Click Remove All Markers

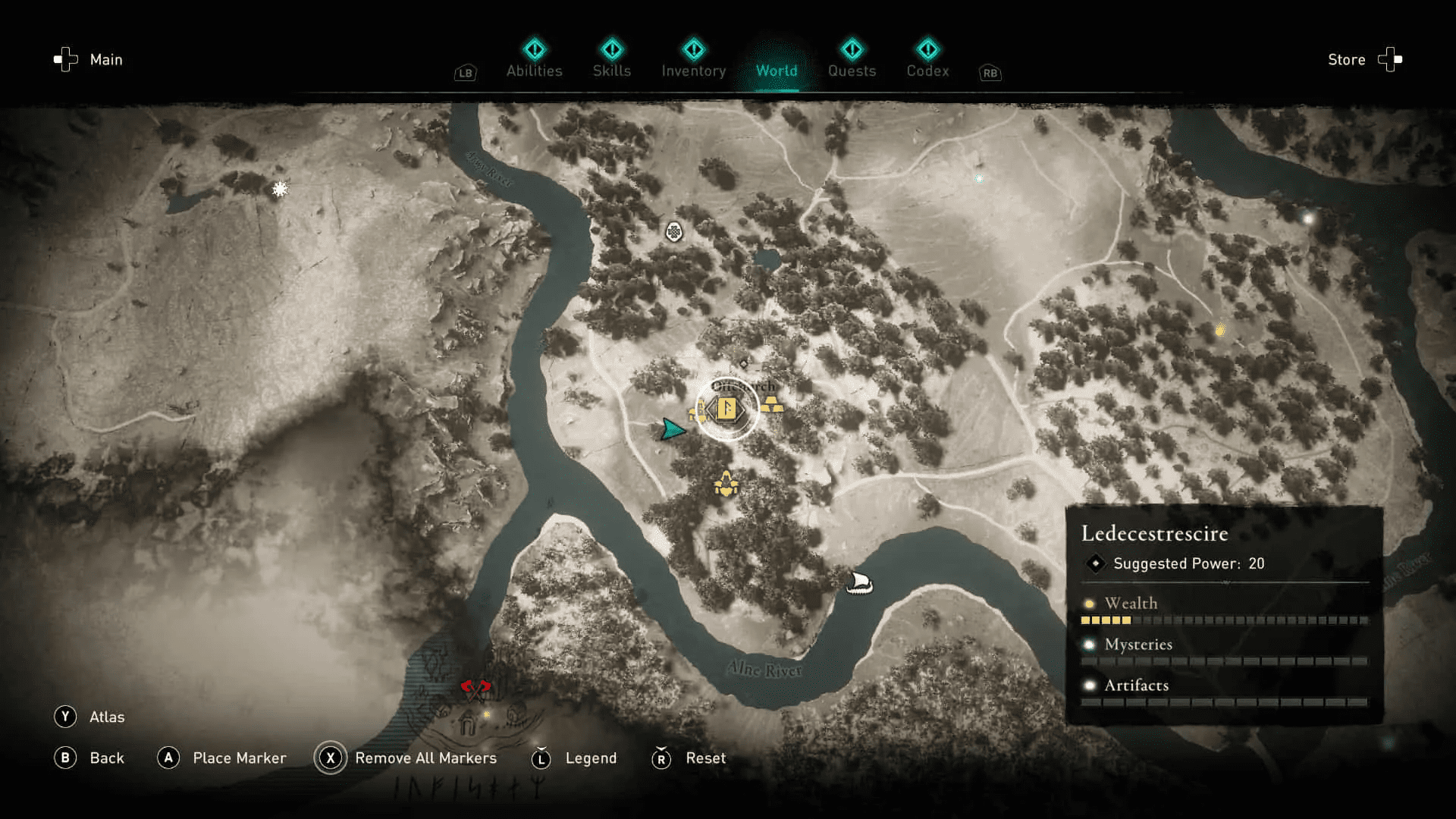[425, 758]
